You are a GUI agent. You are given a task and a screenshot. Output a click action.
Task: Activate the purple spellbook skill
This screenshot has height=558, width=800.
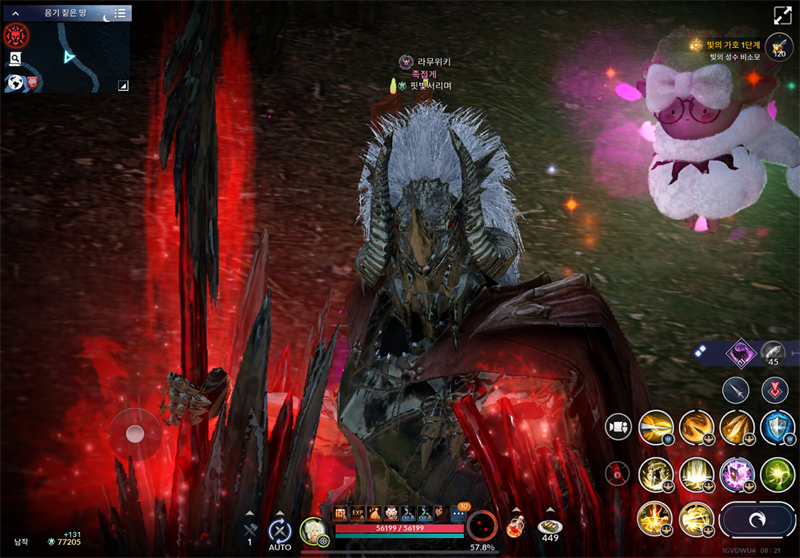[x=737, y=474]
